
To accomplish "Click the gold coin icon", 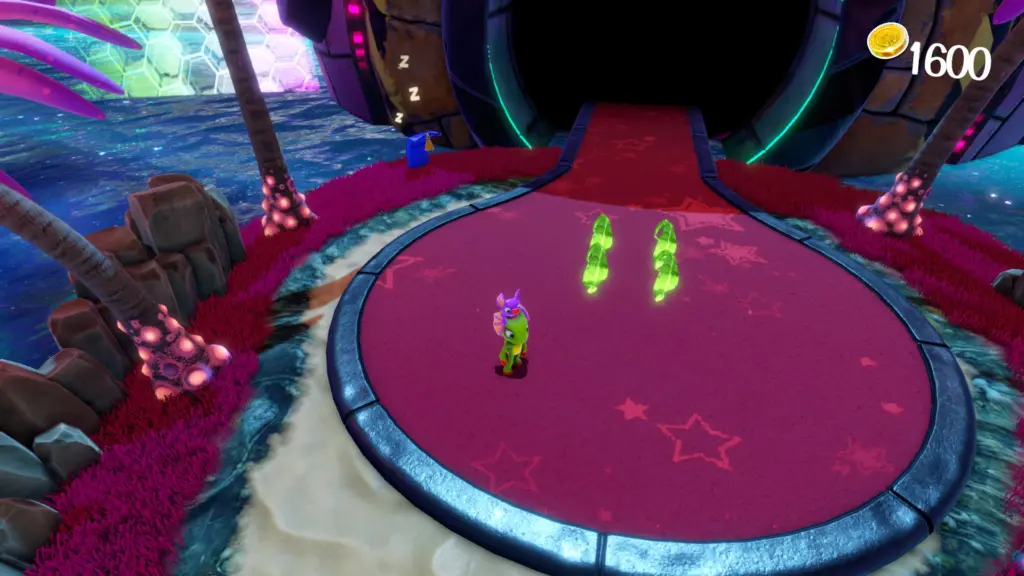I will [x=887, y=41].
